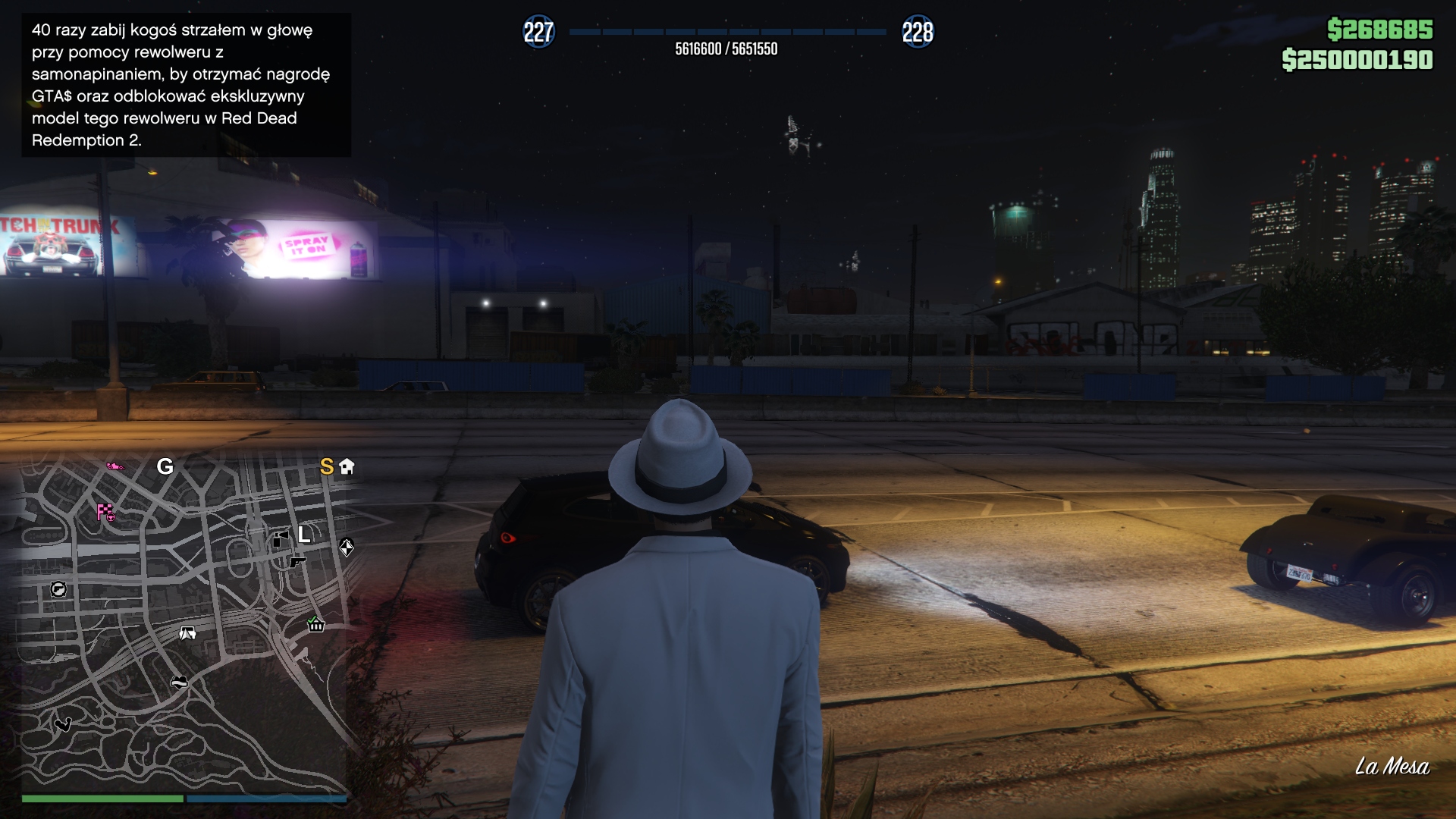The image size is (1456, 819).
Task: Click the spray can mod shop blip
Action: [x=280, y=539]
